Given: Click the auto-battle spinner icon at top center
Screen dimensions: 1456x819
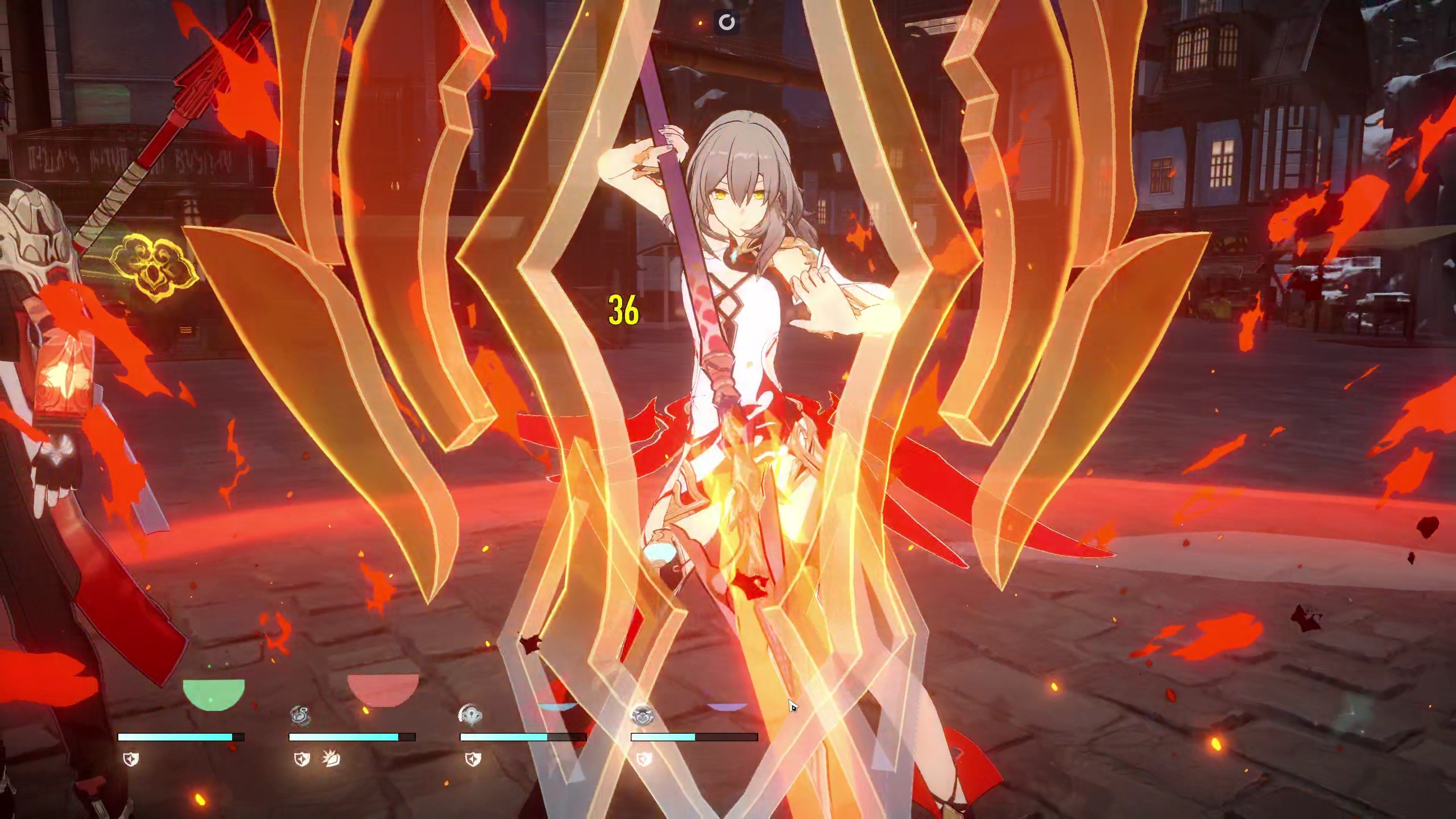Looking at the screenshot, I should click(x=728, y=23).
